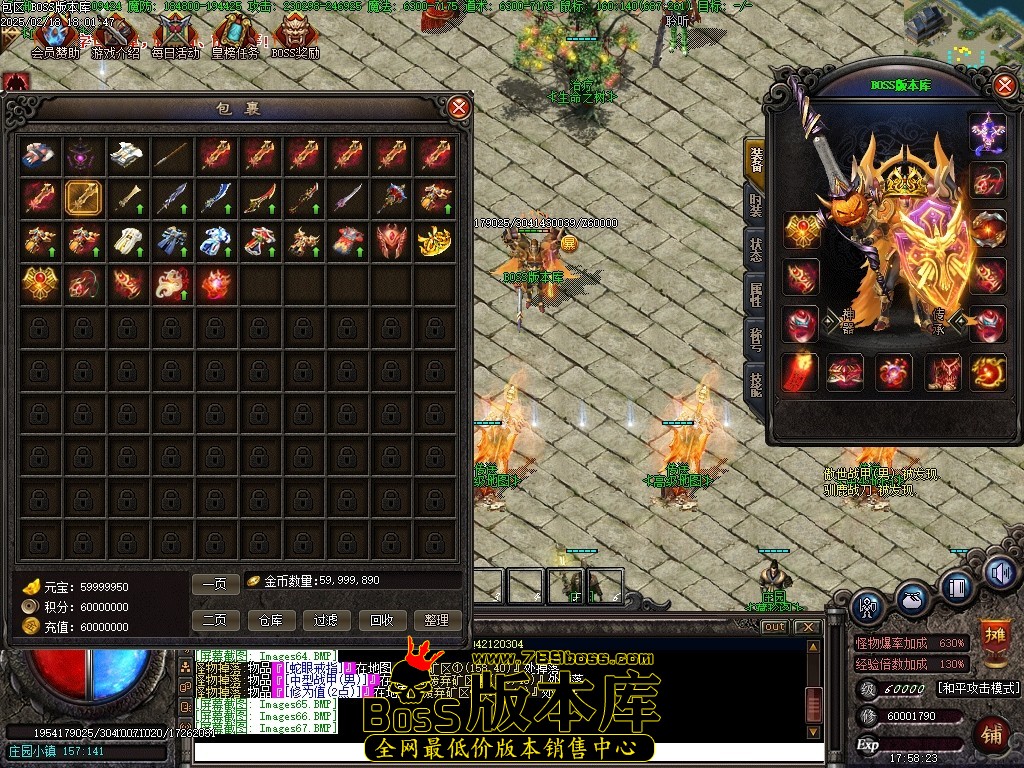
Task: Click the 过滤 filter button
Action: point(327,620)
